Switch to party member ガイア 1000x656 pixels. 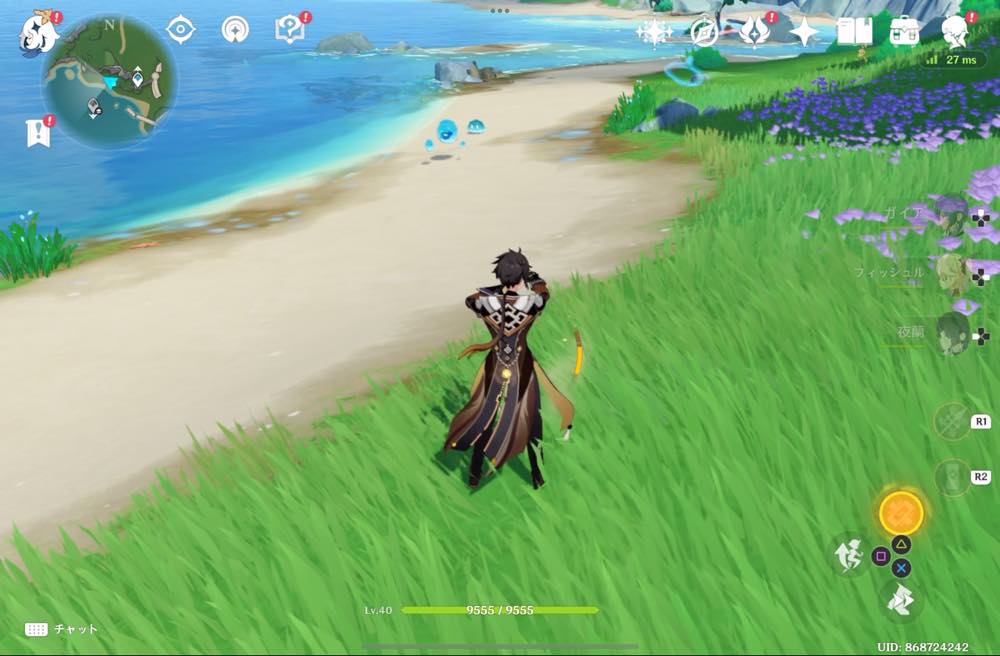pos(951,215)
